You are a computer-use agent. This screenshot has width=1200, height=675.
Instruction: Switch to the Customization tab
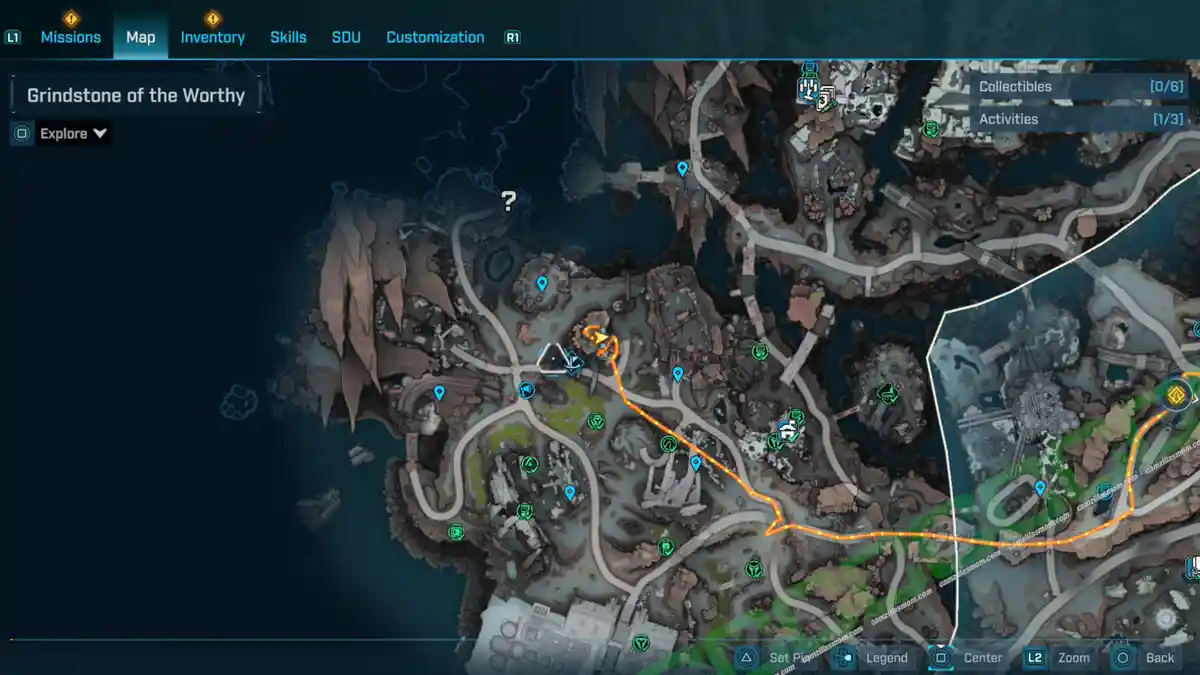[435, 37]
